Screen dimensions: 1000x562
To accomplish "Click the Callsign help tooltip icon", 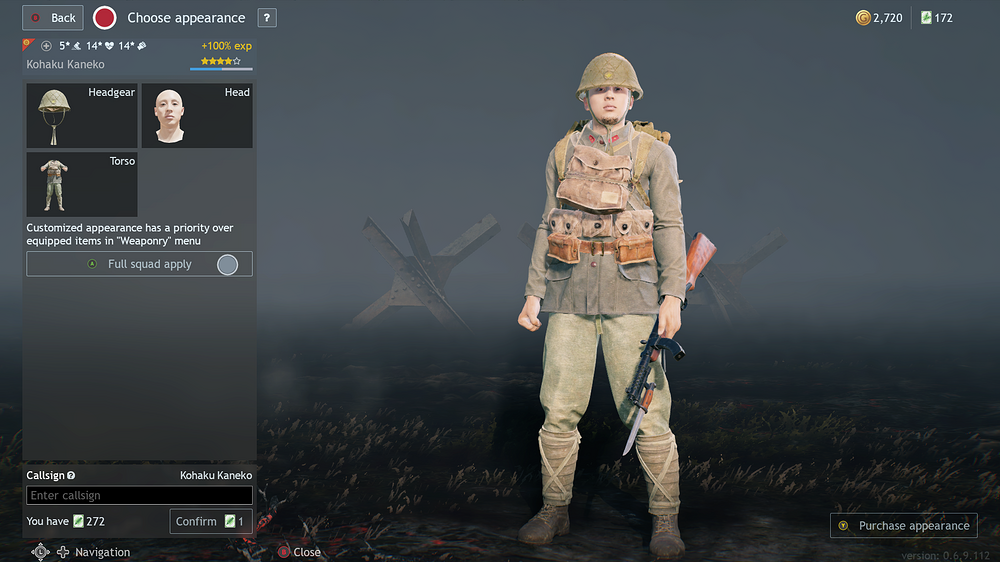I will (71, 476).
